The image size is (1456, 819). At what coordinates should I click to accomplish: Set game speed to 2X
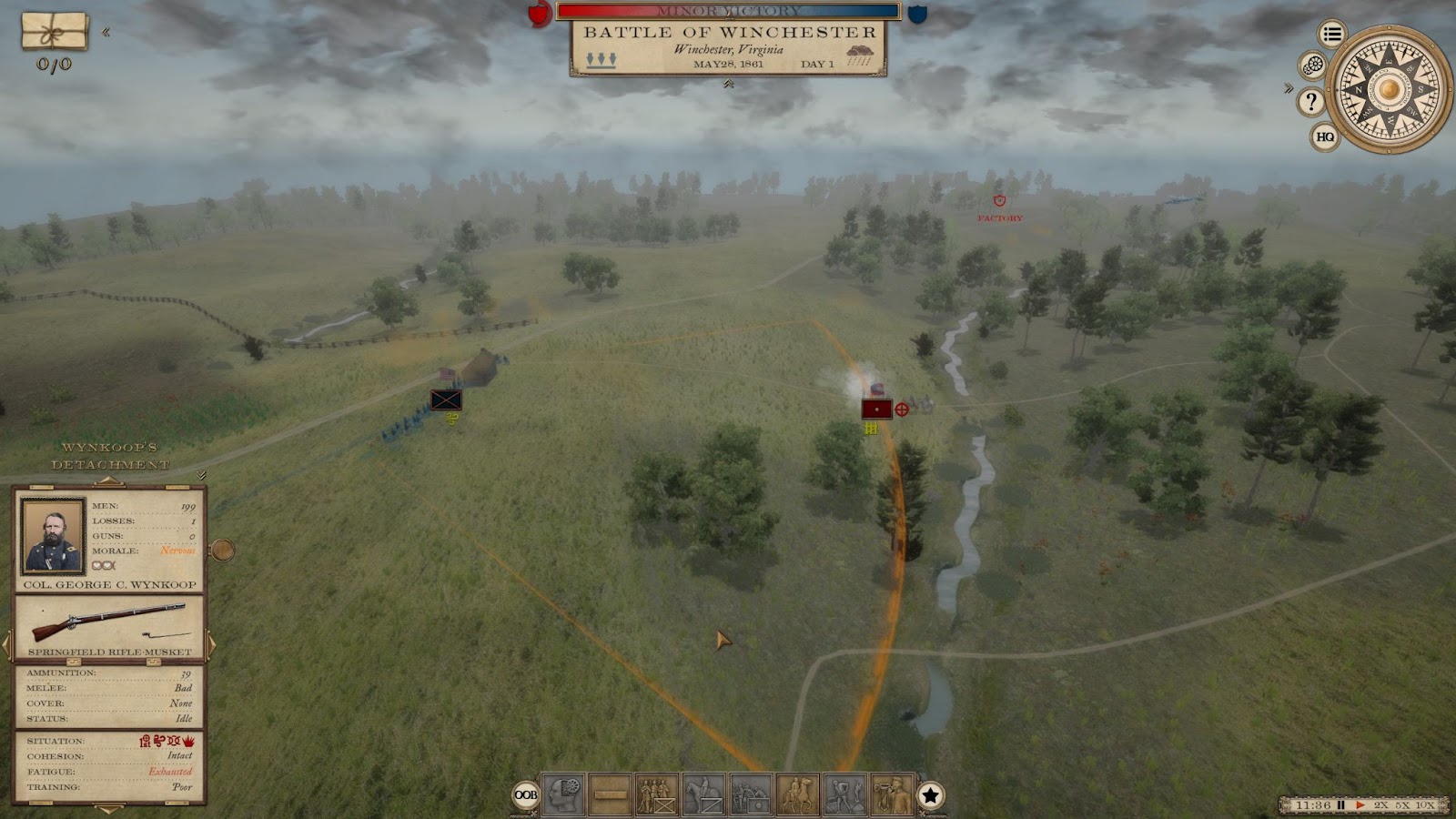(x=1381, y=805)
